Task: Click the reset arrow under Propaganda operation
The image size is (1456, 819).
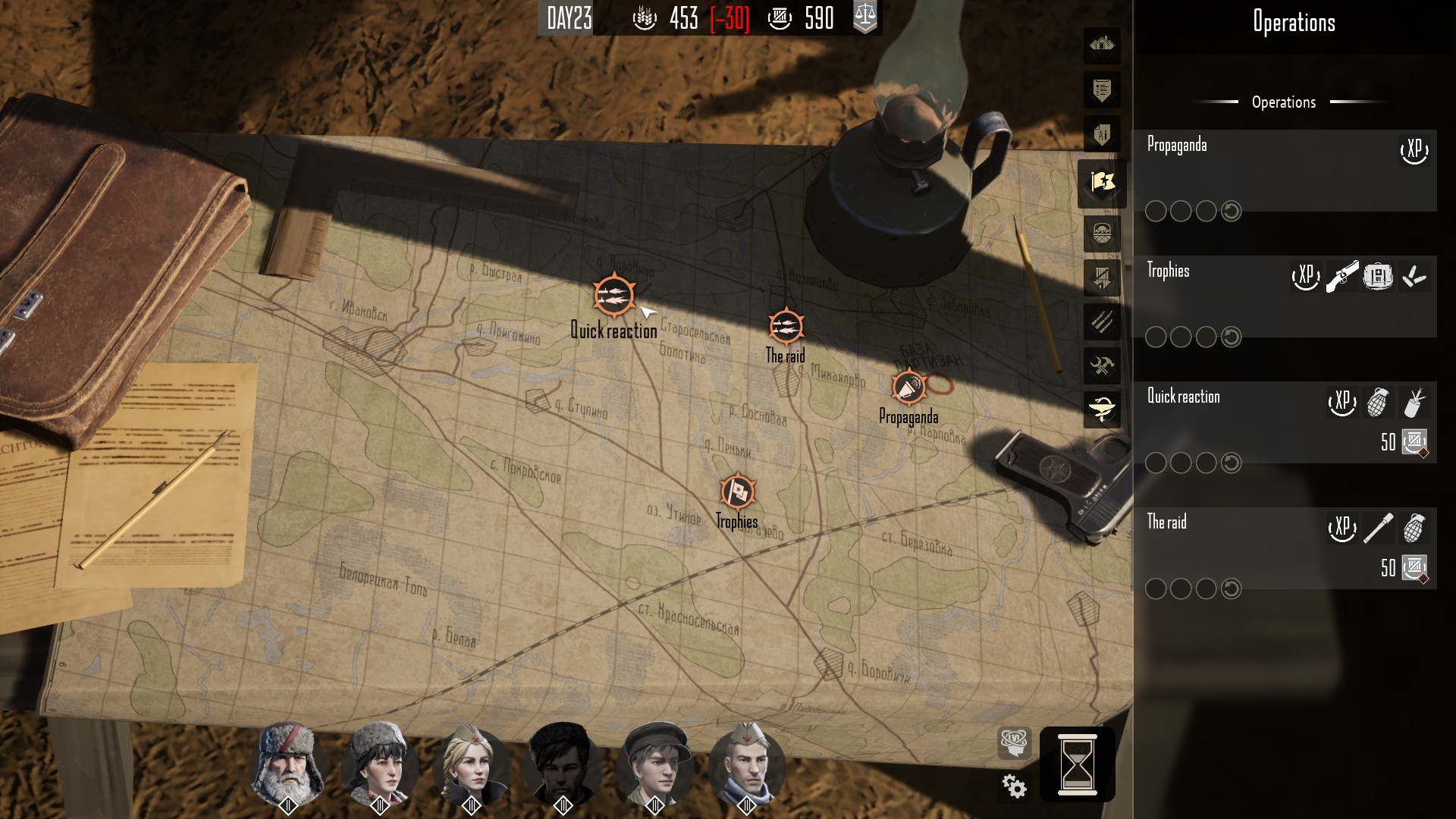Action: [1230, 211]
